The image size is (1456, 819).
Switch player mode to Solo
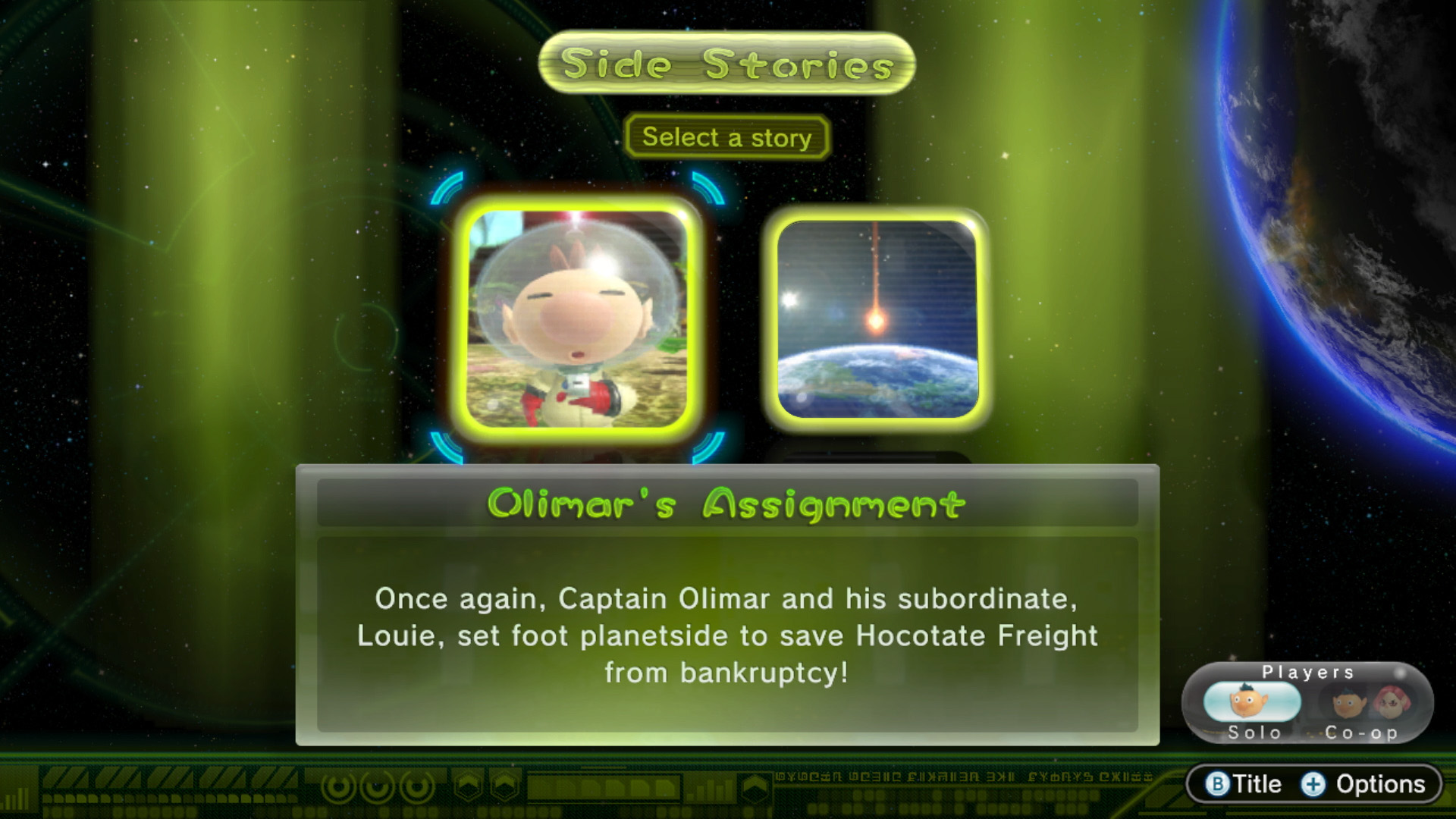tap(1252, 705)
